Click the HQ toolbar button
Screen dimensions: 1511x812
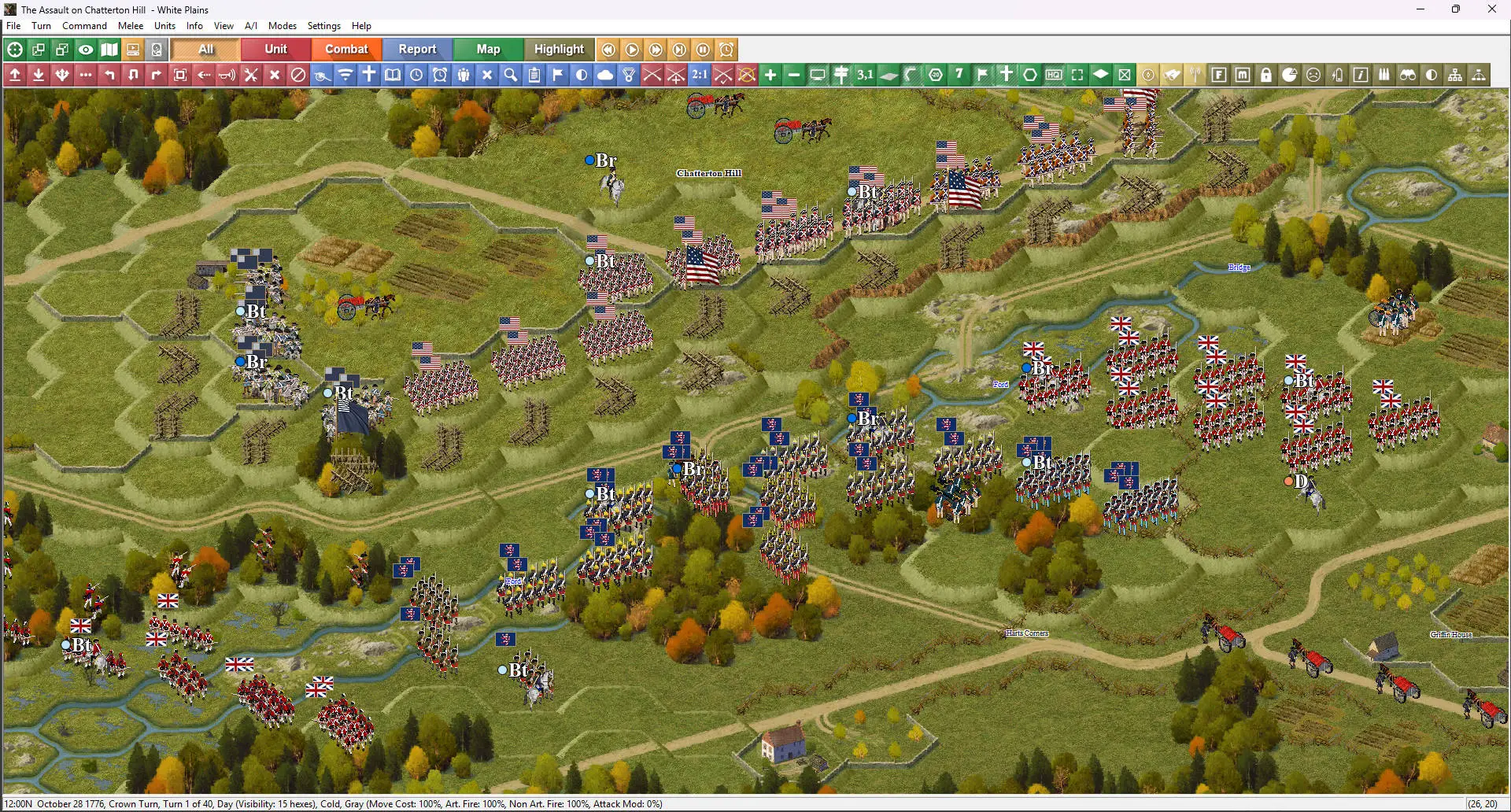coord(1054,75)
